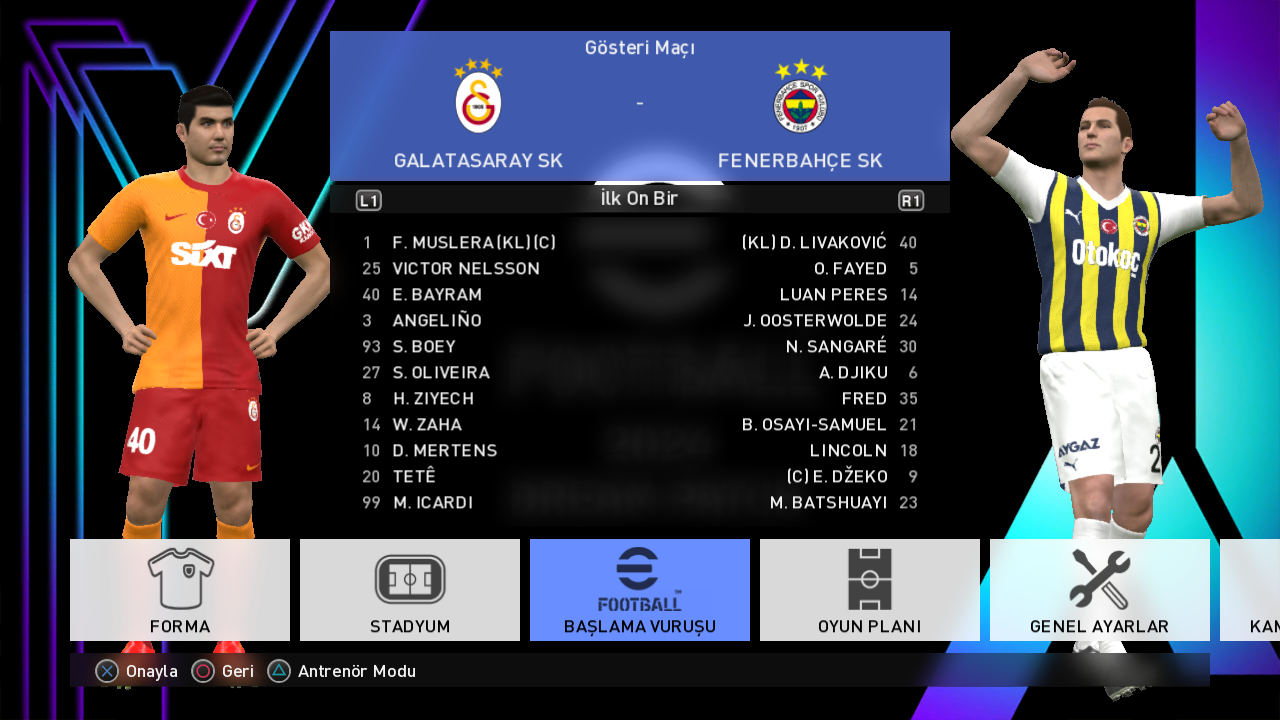Choose M. Batshuayi from the lineup
This screenshot has height=720, width=1280.
[828, 503]
